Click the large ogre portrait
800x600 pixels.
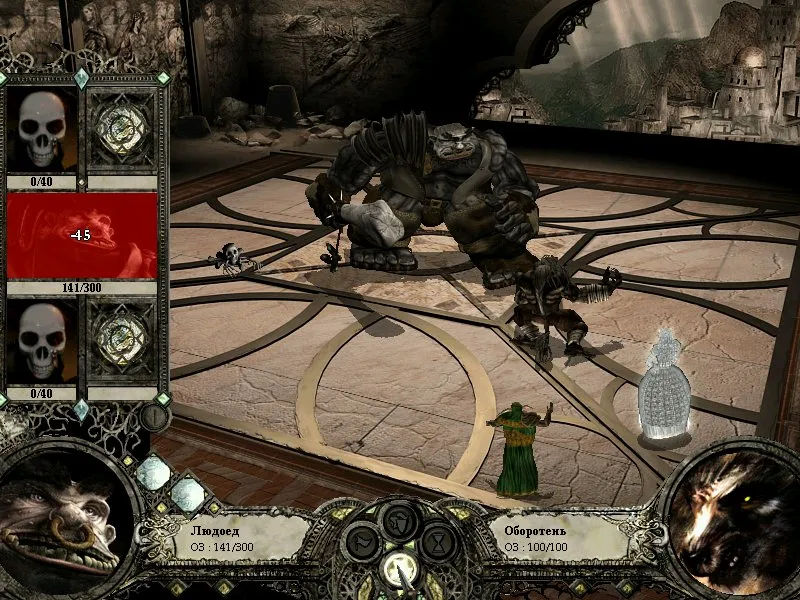(62, 516)
